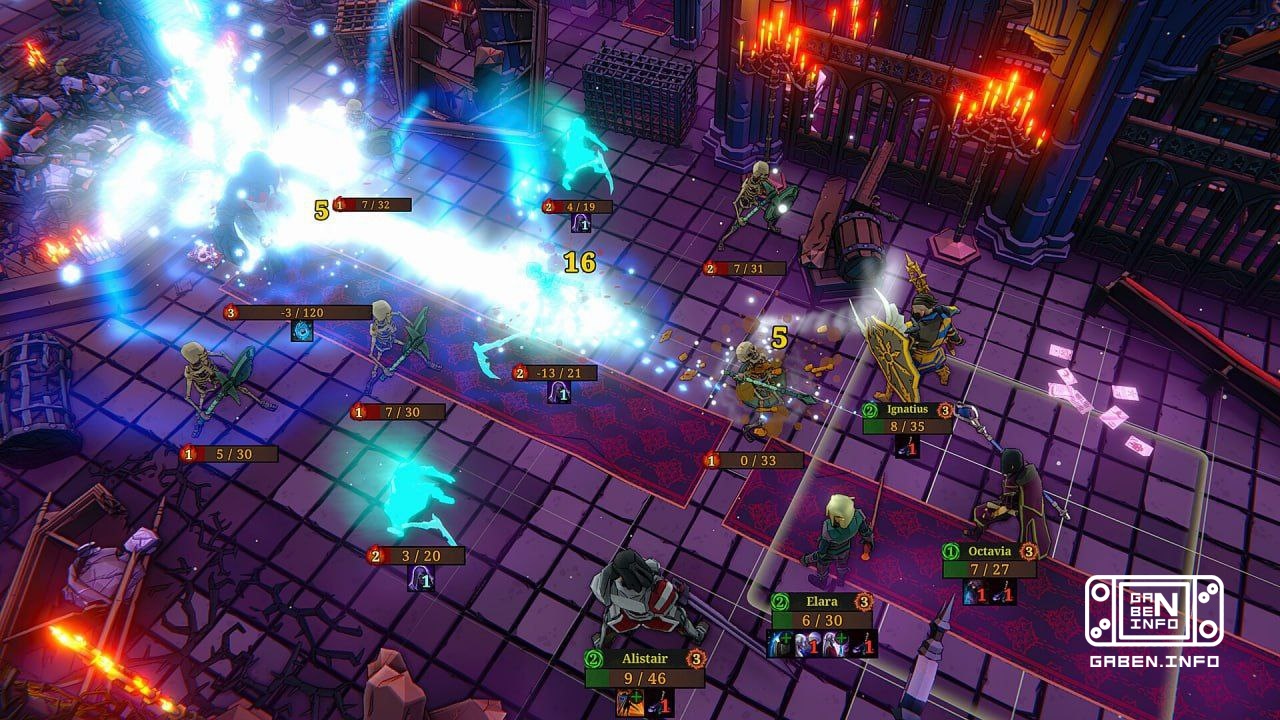Toggle Octavia's green circled 1 turn indicator

950,552
